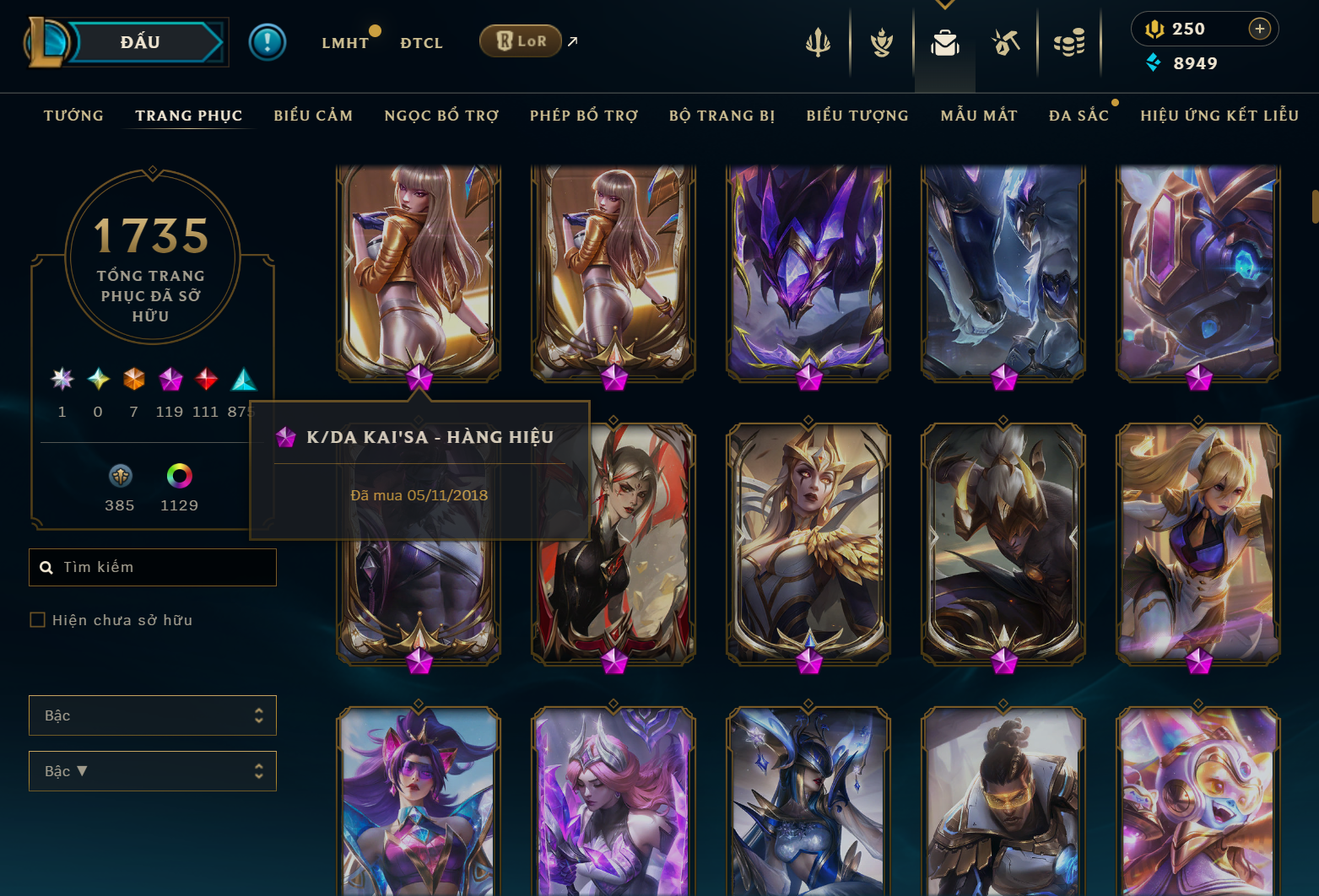Switch to the TƯỚNG tab
This screenshot has width=1319, height=896.
coord(73,116)
